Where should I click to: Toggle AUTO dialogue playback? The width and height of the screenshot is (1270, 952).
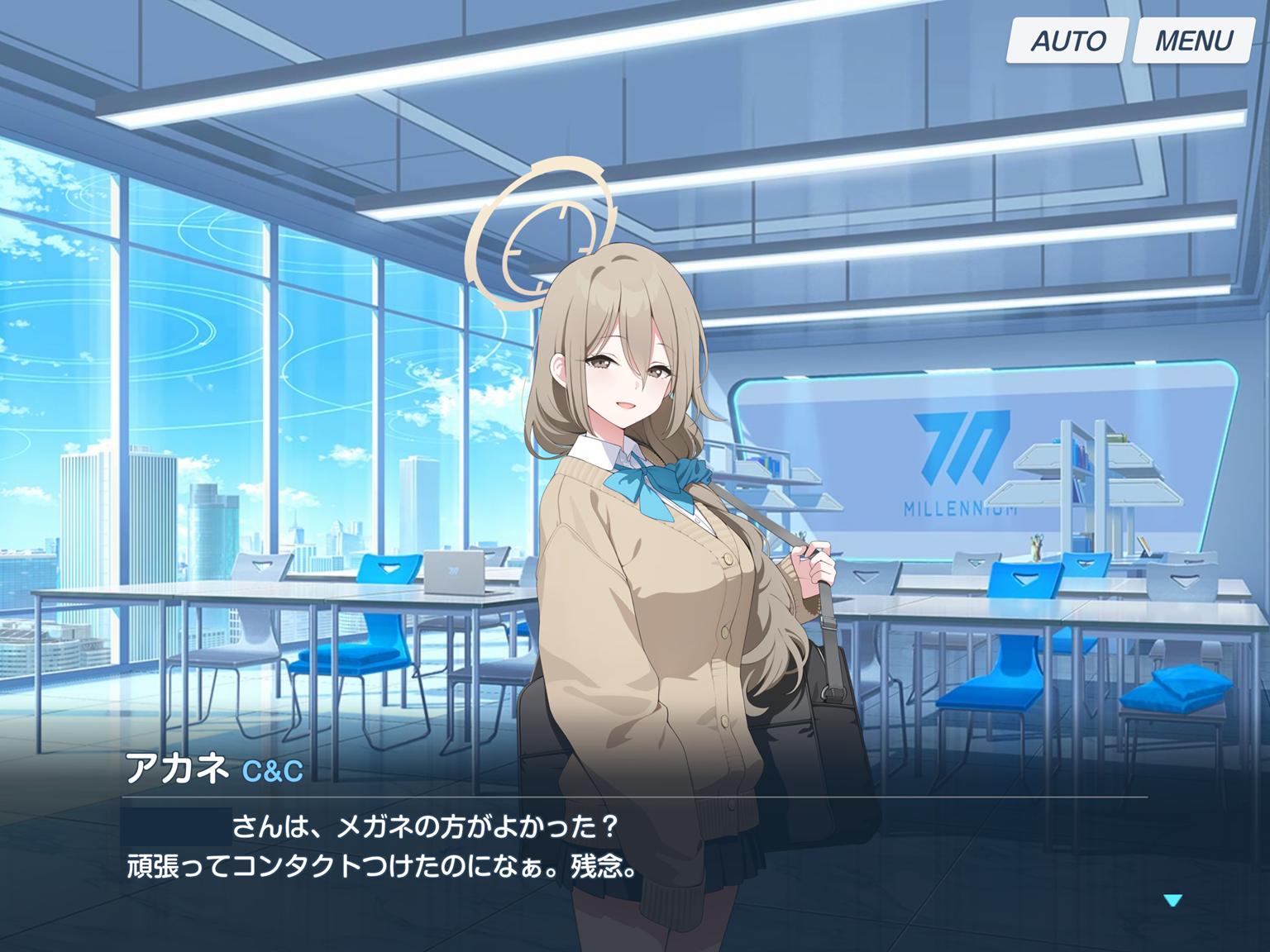[x=1067, y=40]
